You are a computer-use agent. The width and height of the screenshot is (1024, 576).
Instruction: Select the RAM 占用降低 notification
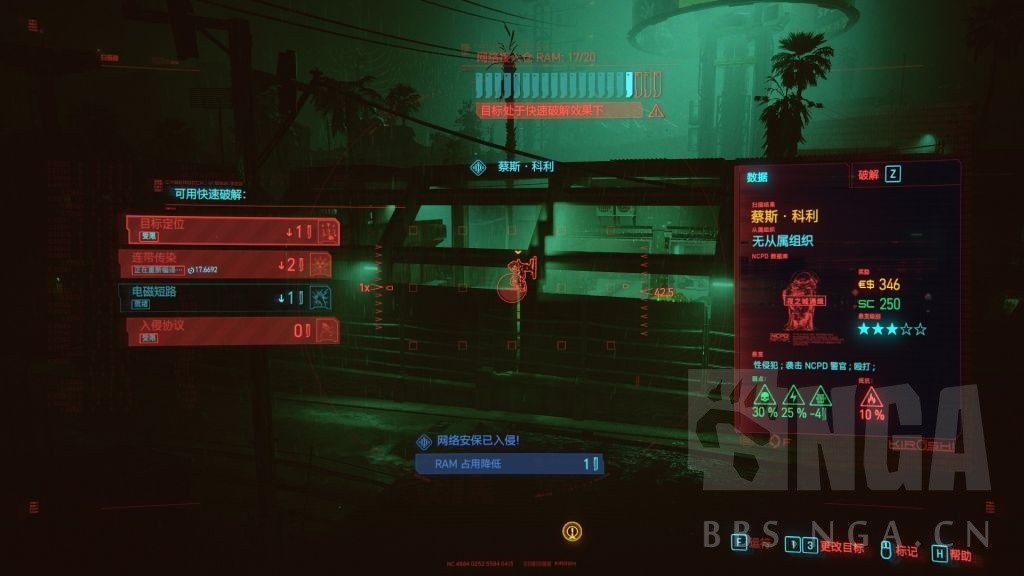(x=510, y=464)
